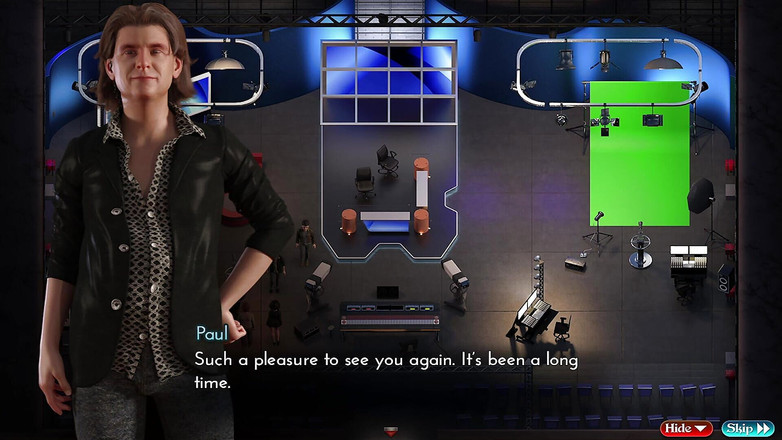Image resolution: width=782 pixels, height=440 pixels.
Task: Skip the dialogue using the Skip button
Action: [x=747, y=428]
